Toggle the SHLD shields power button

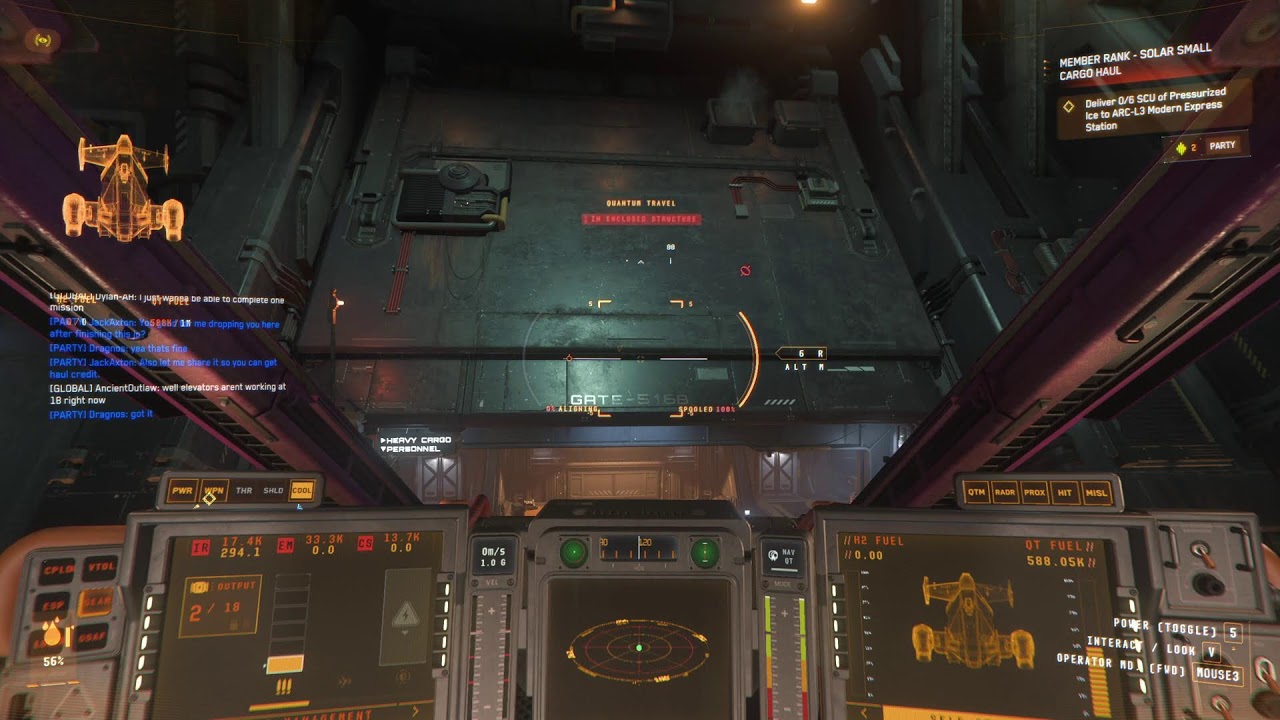tap(272, 491)
